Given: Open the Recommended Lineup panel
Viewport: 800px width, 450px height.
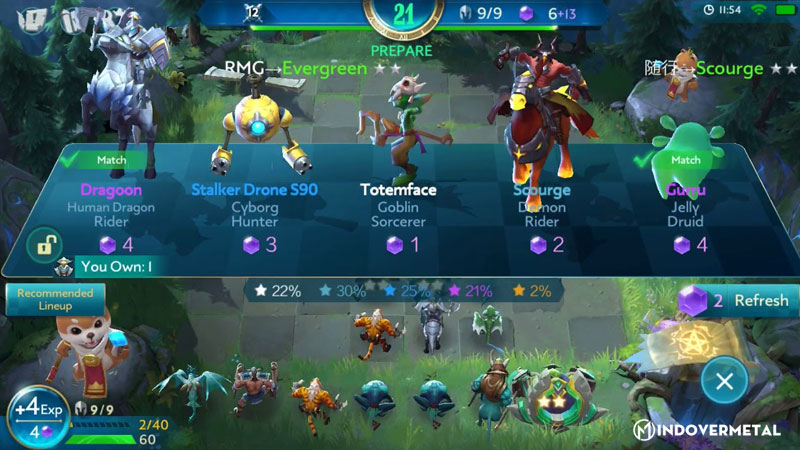Looking at the screenshot, I should click(x=55, y=299).
